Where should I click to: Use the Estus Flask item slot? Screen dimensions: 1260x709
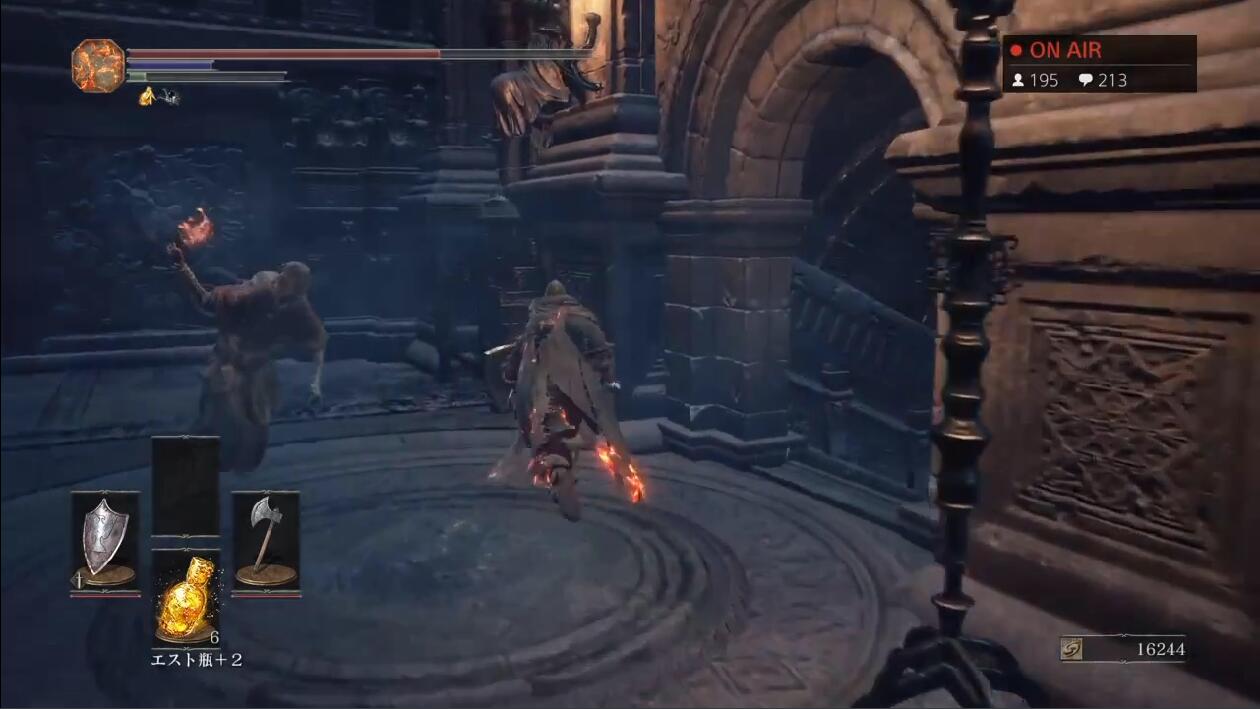pos(185,597)
